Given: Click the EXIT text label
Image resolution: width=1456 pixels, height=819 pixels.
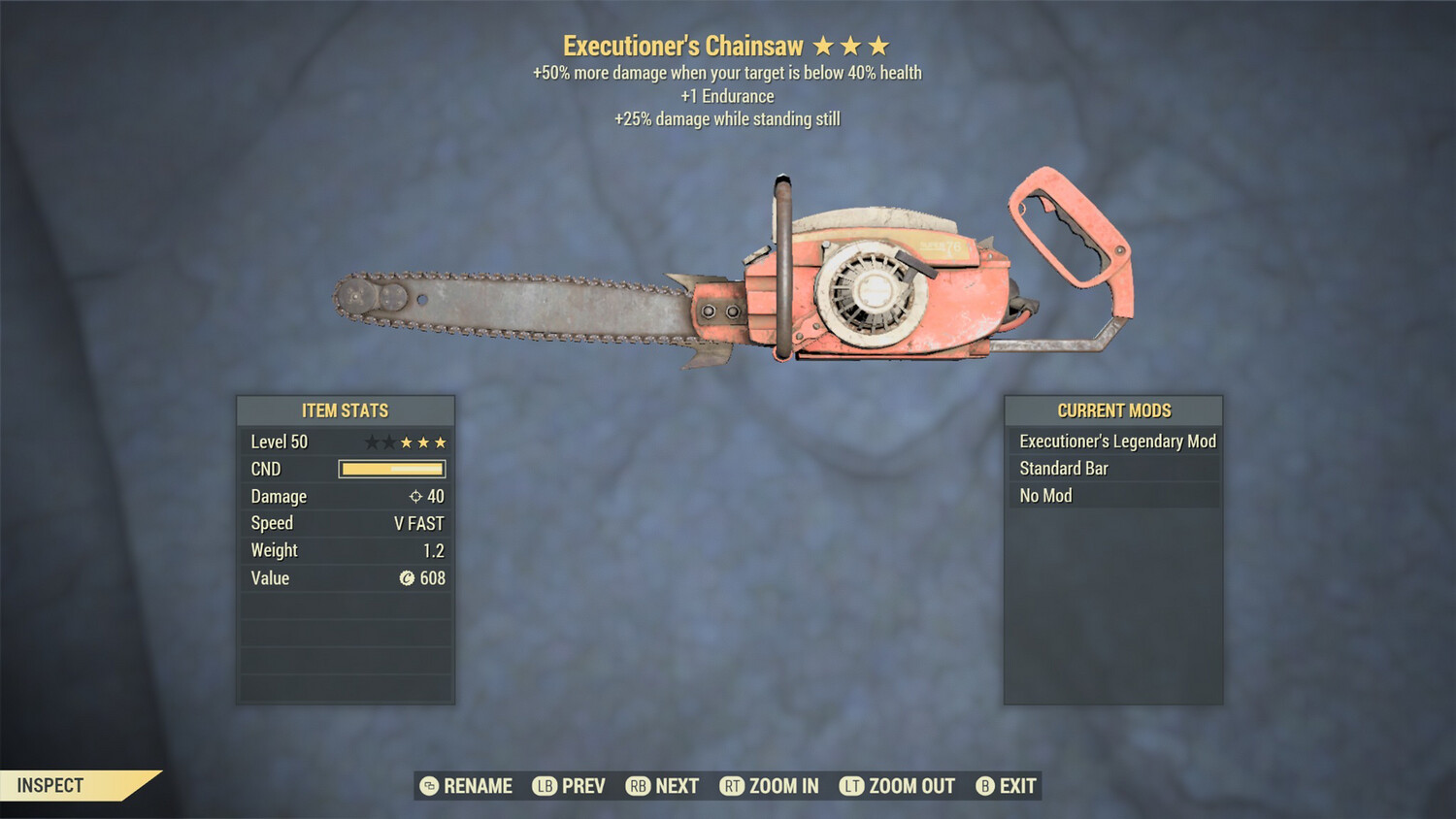Looking at the screenshot, I should click(1015, 786).
